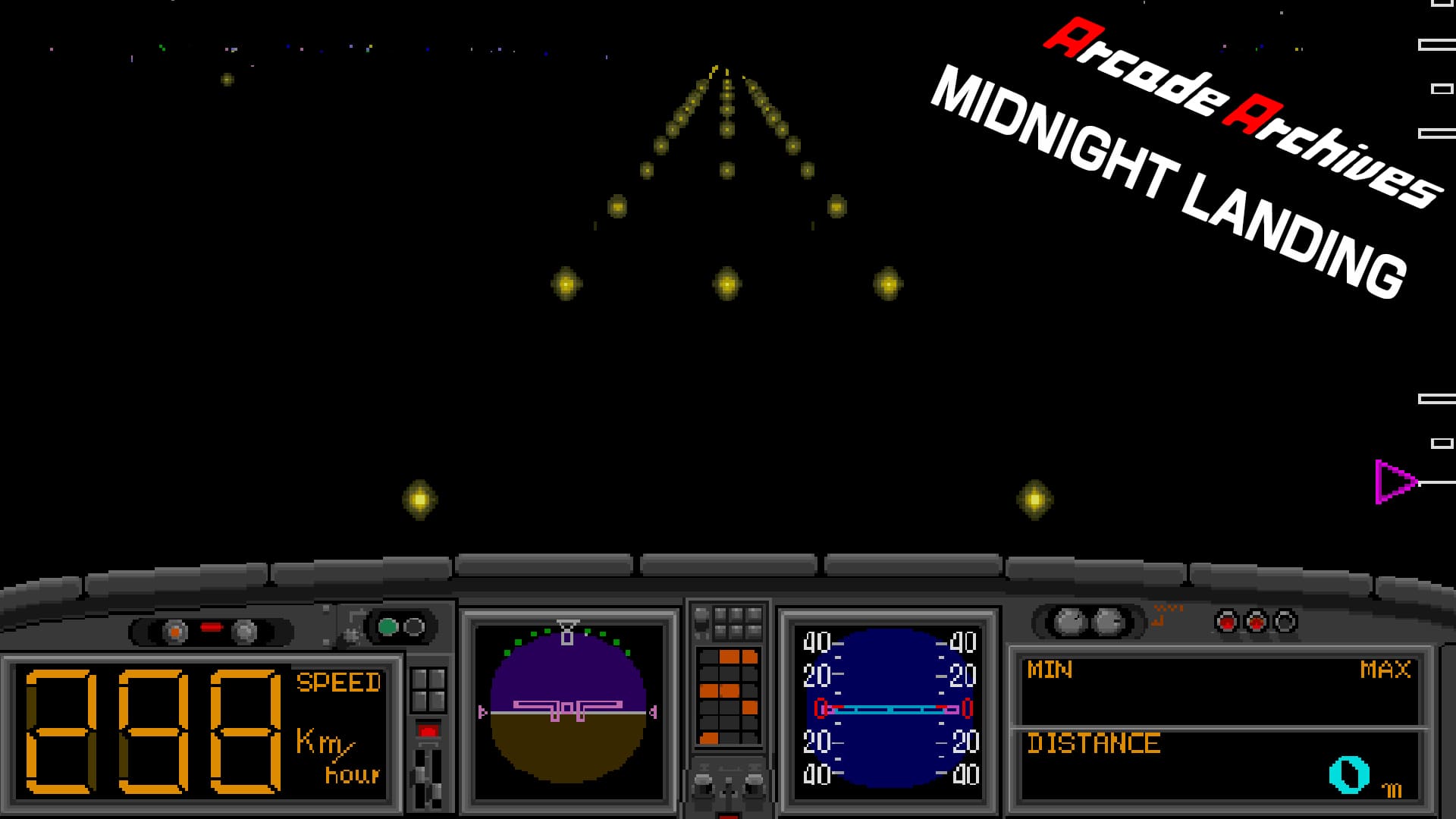Click the orange warning light on the left panel
1456x819 pixels.
[x=174, y=630]
